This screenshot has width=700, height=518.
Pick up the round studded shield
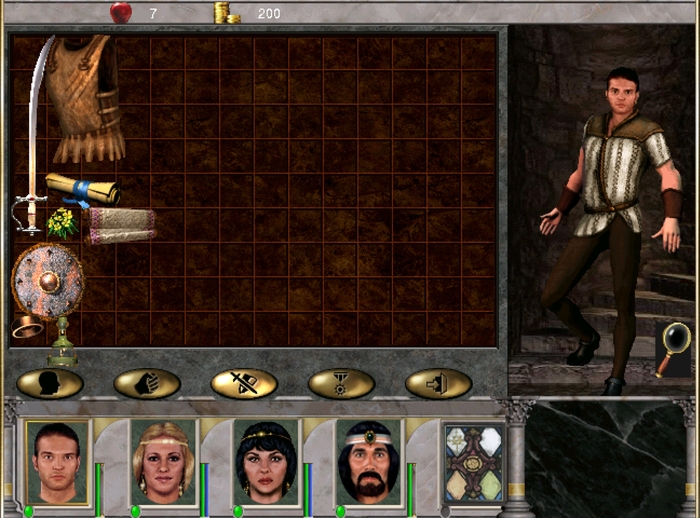47,281
